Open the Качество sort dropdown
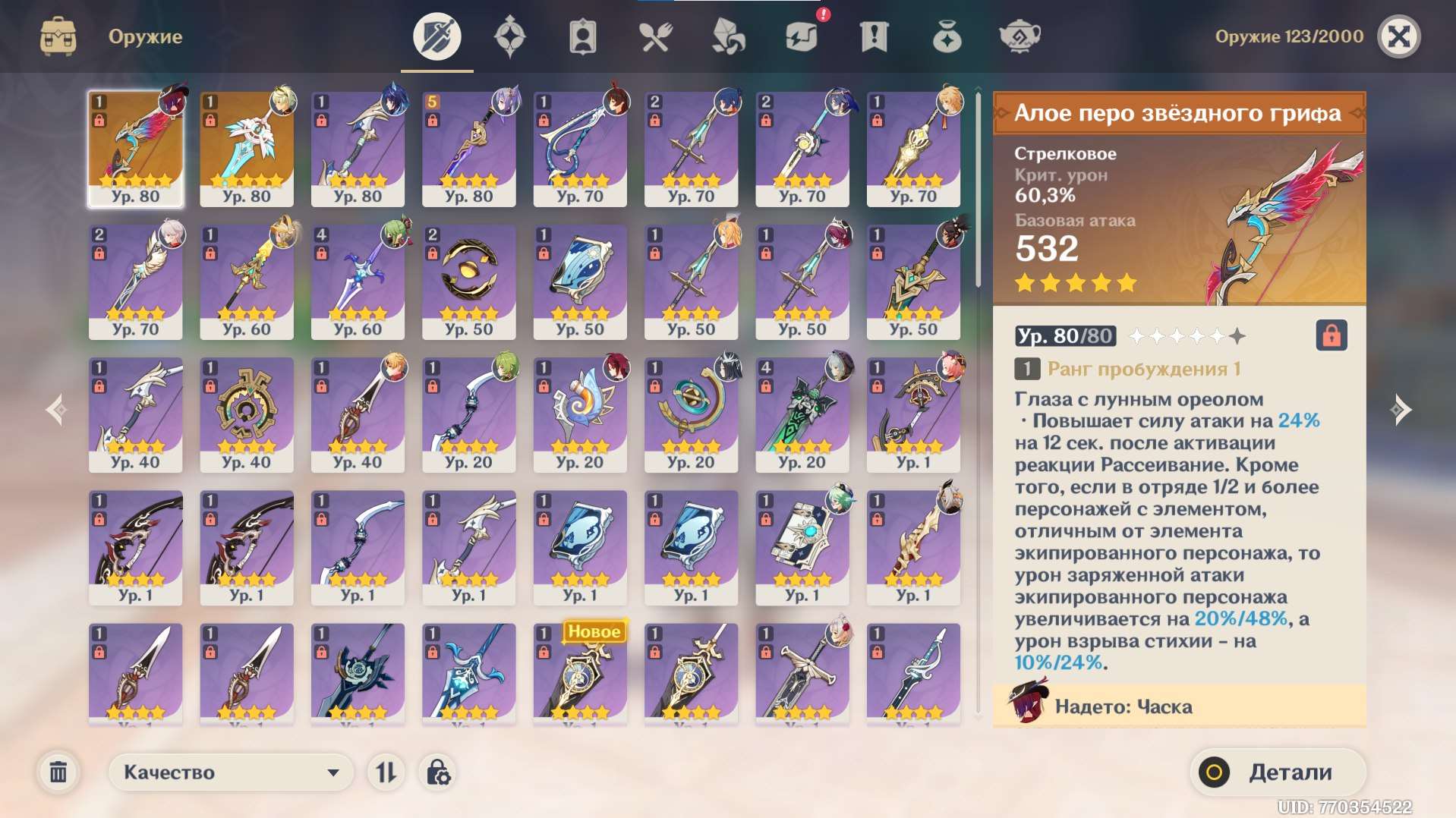The width and height of the screenshot is (1456, 818). click(231, 772)
